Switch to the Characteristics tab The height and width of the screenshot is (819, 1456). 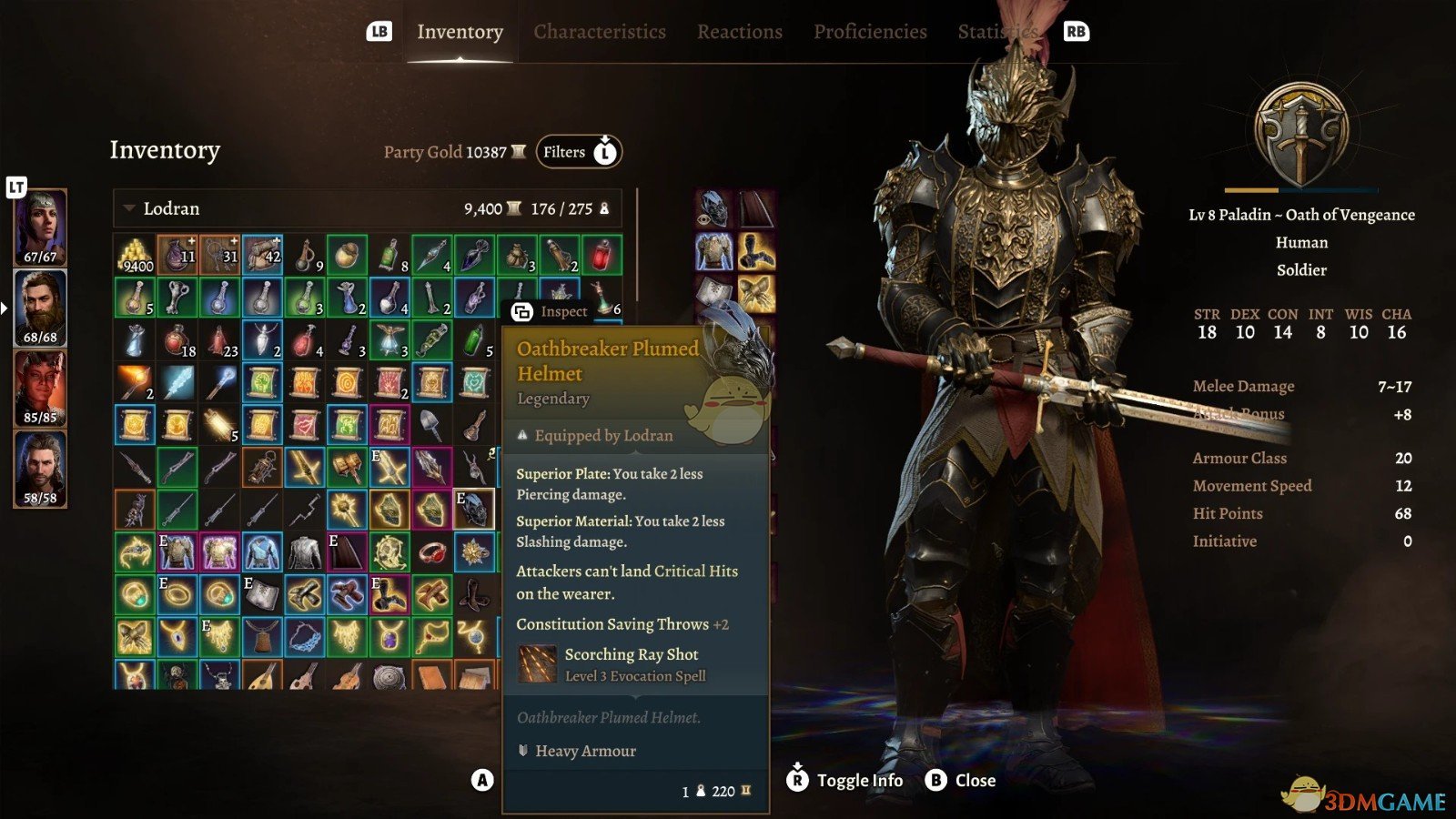600,31
